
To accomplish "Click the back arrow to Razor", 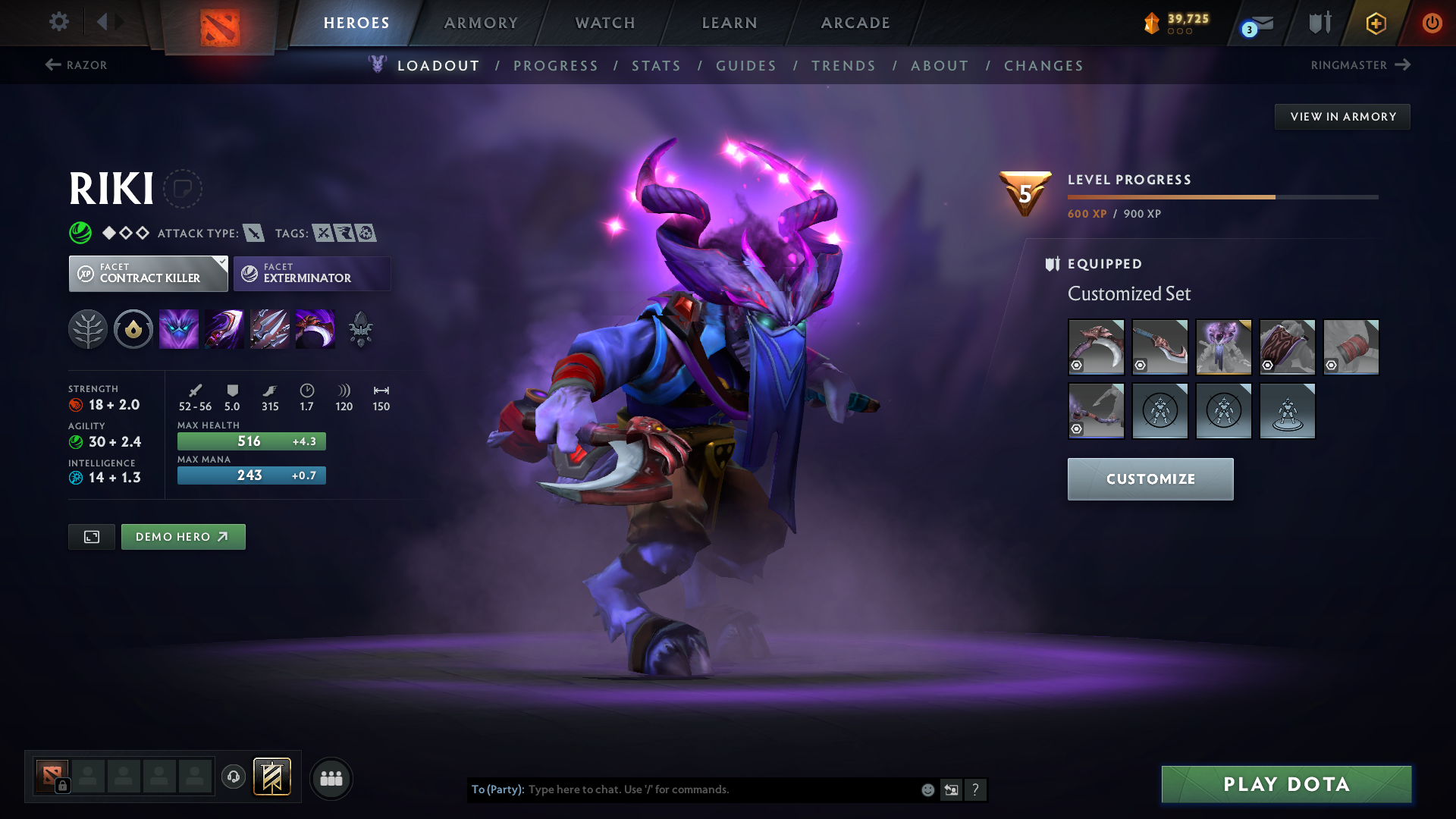I will [x=53, y=64].
